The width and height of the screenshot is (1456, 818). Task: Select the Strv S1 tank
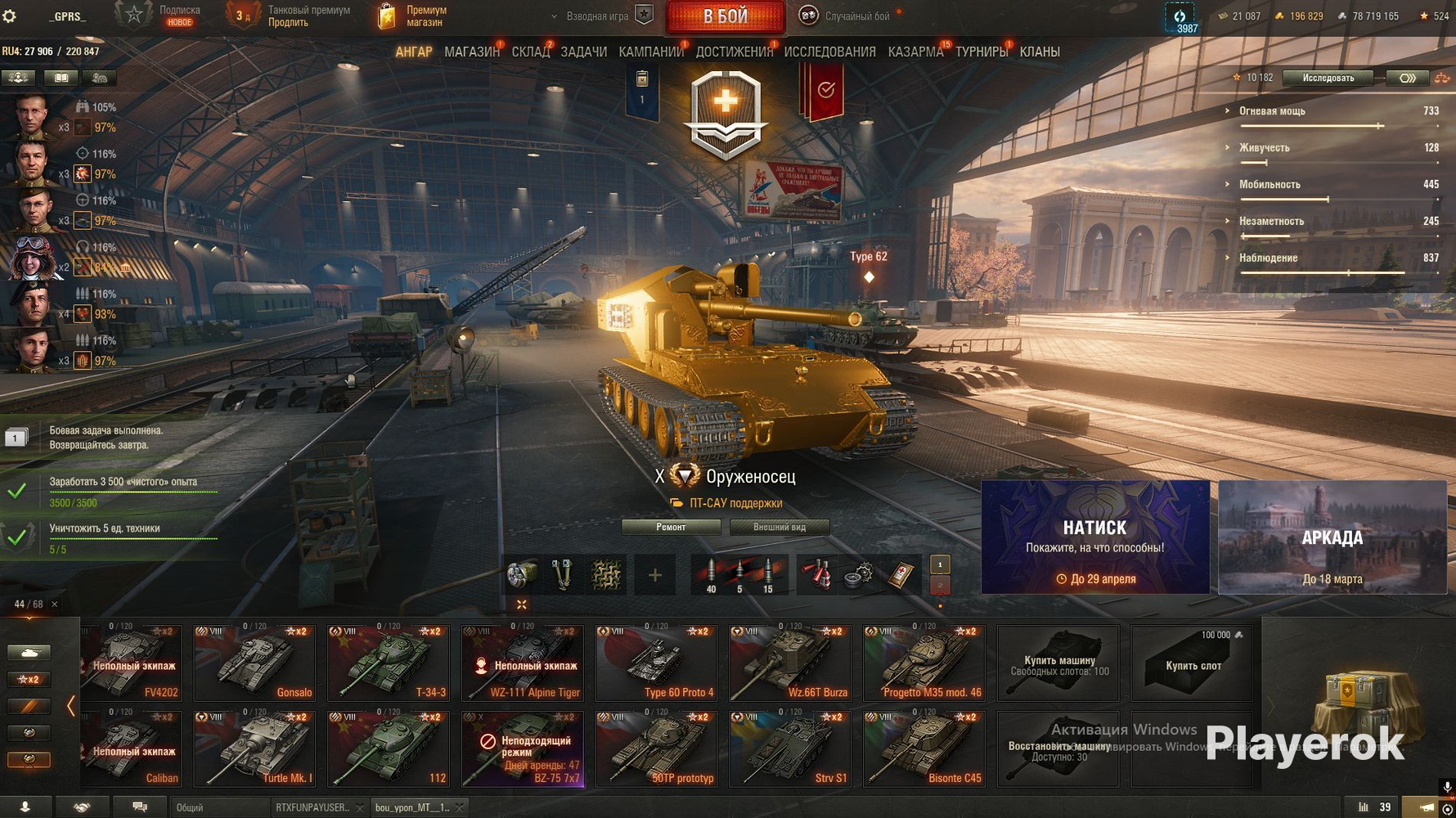pyautogui.click(x=789, y=748)
